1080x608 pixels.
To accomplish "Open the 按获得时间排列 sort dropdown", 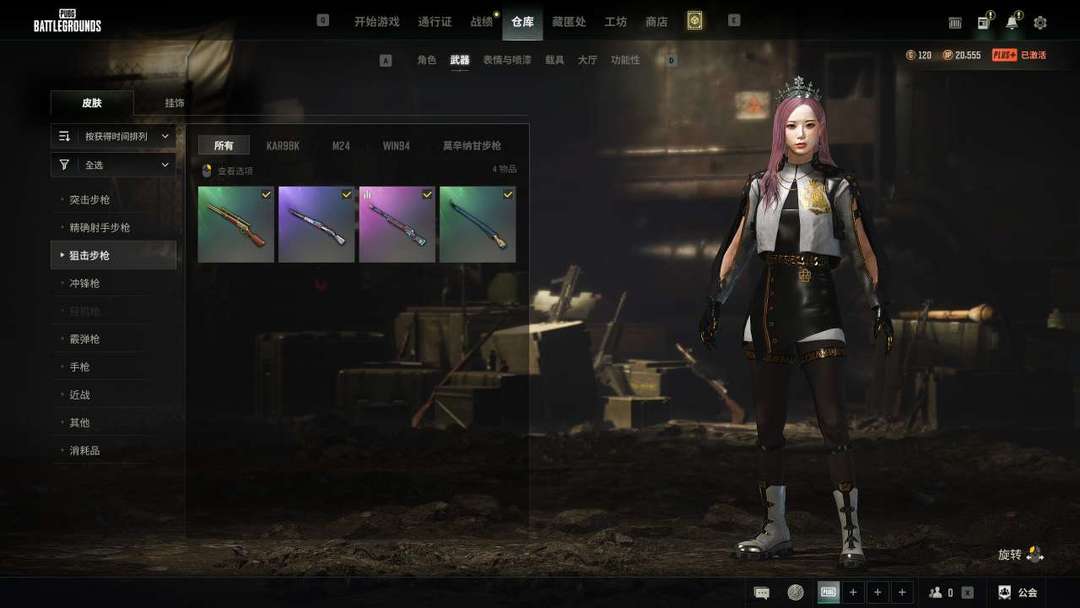I will (x=113, y=136).
